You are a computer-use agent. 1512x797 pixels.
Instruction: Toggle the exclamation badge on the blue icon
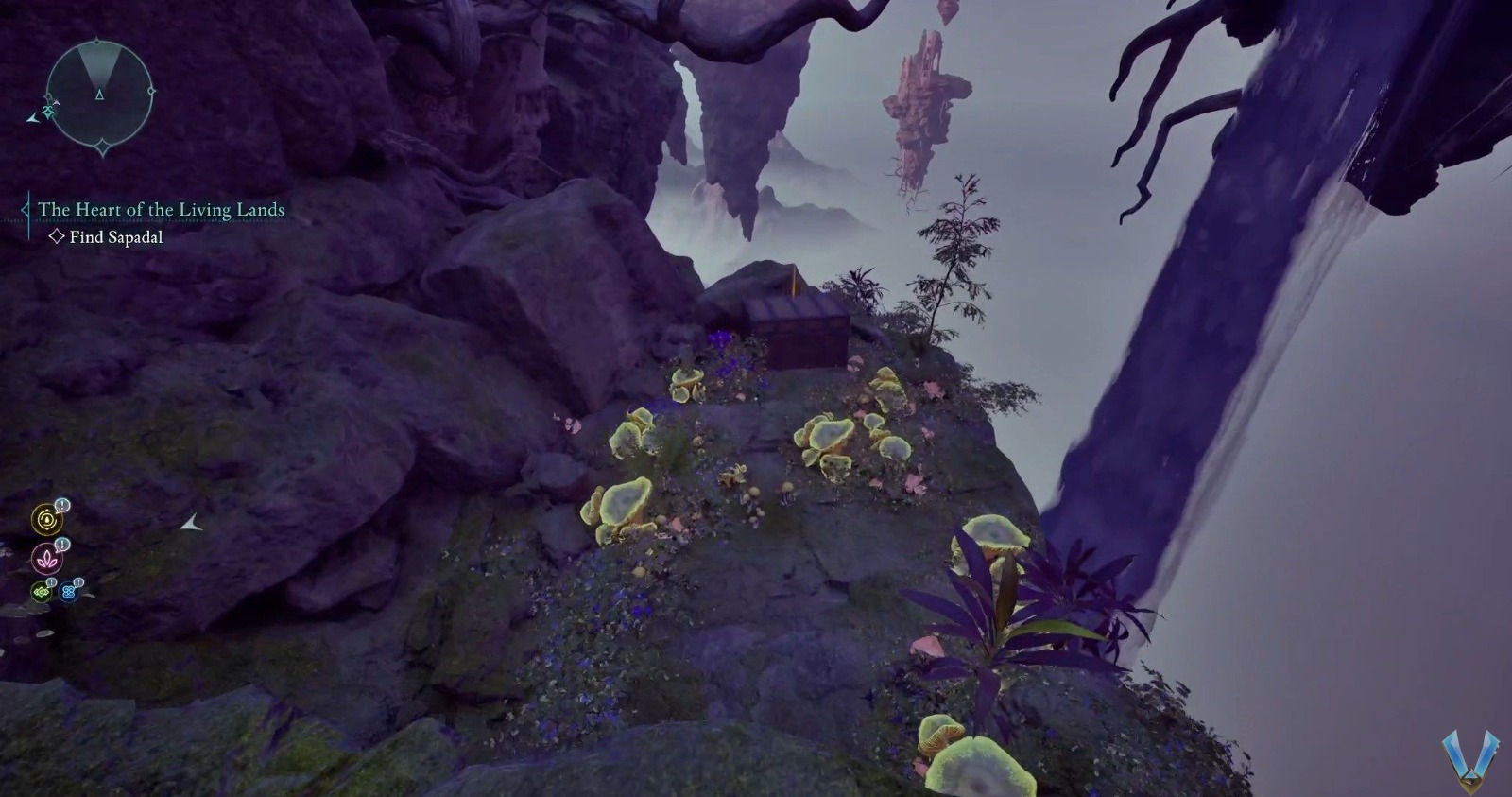pos(78,582)
